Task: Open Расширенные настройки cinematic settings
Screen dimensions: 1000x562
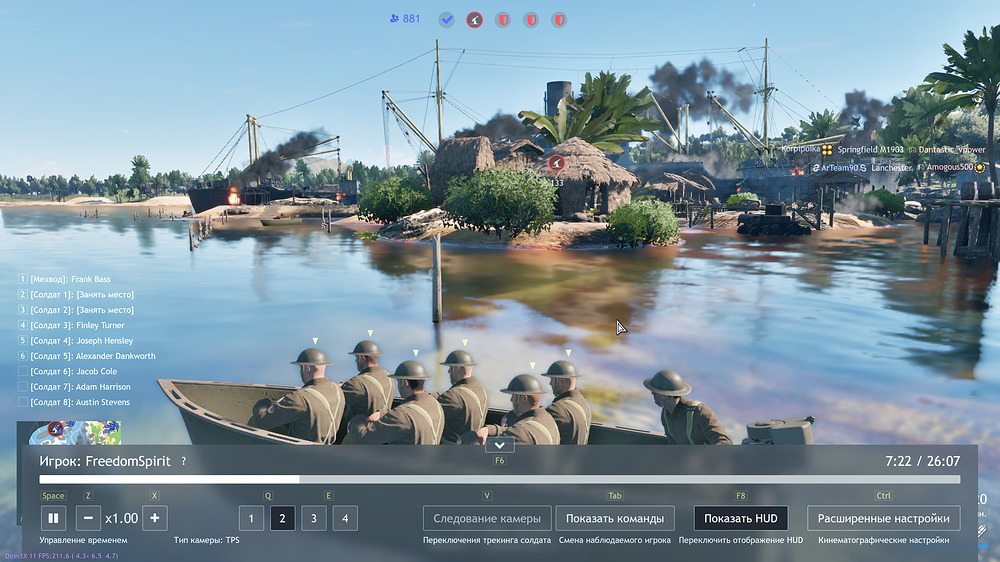Action: click(x=883, y=518)
